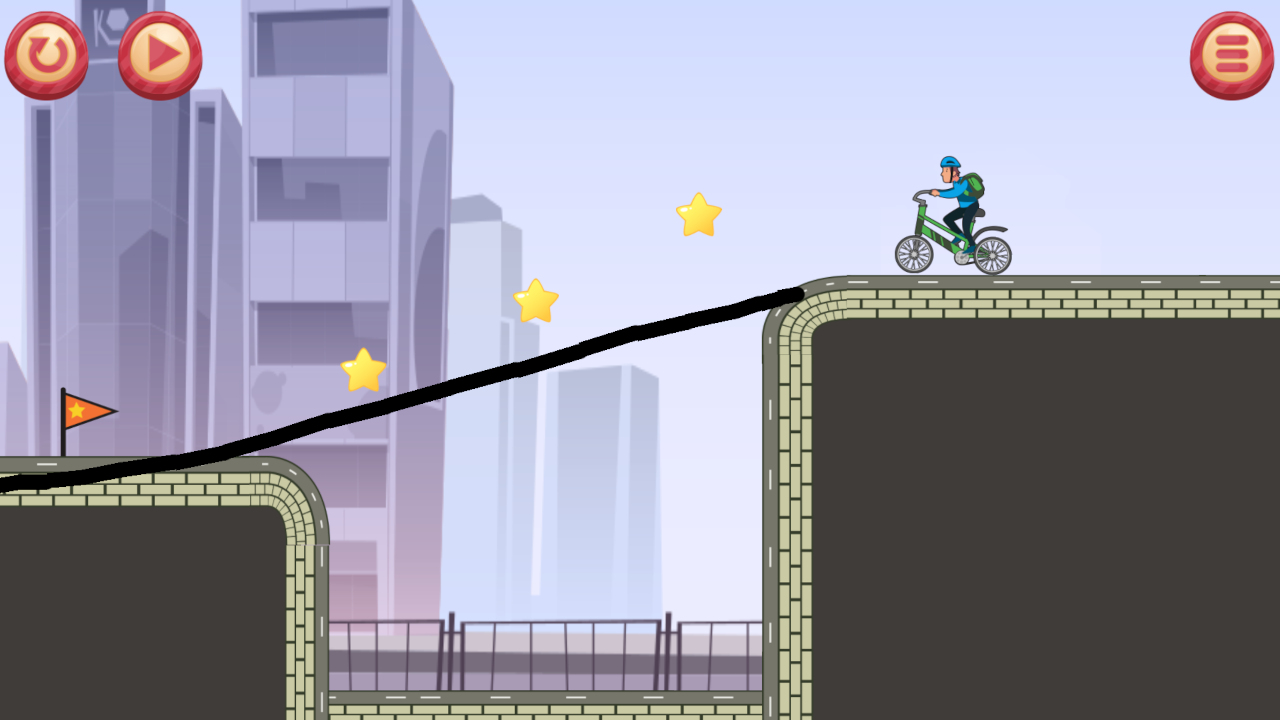Collect the highest yellow star
The image size is (1280, 720).
click(x=698, y=215)
